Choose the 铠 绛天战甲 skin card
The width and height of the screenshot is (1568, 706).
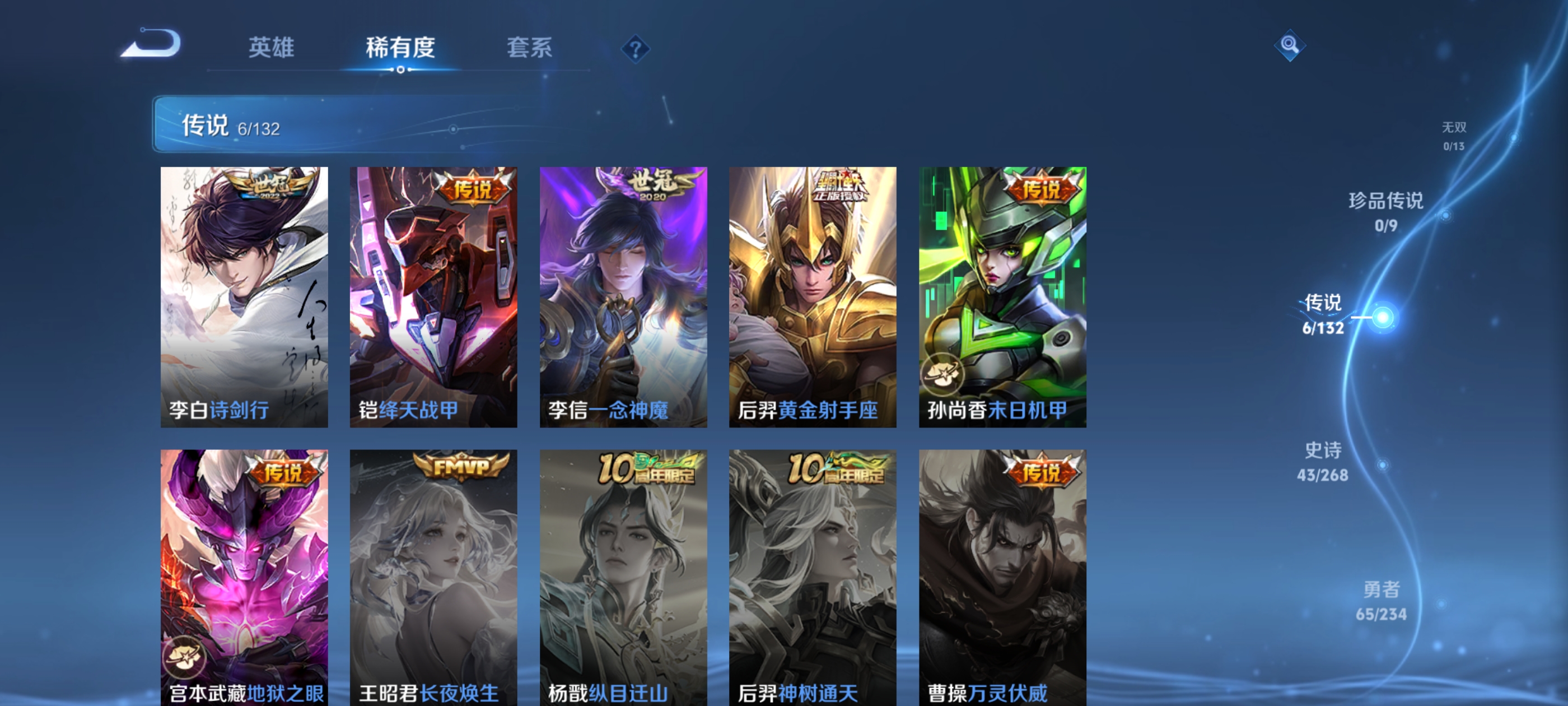tap(433, 296)
